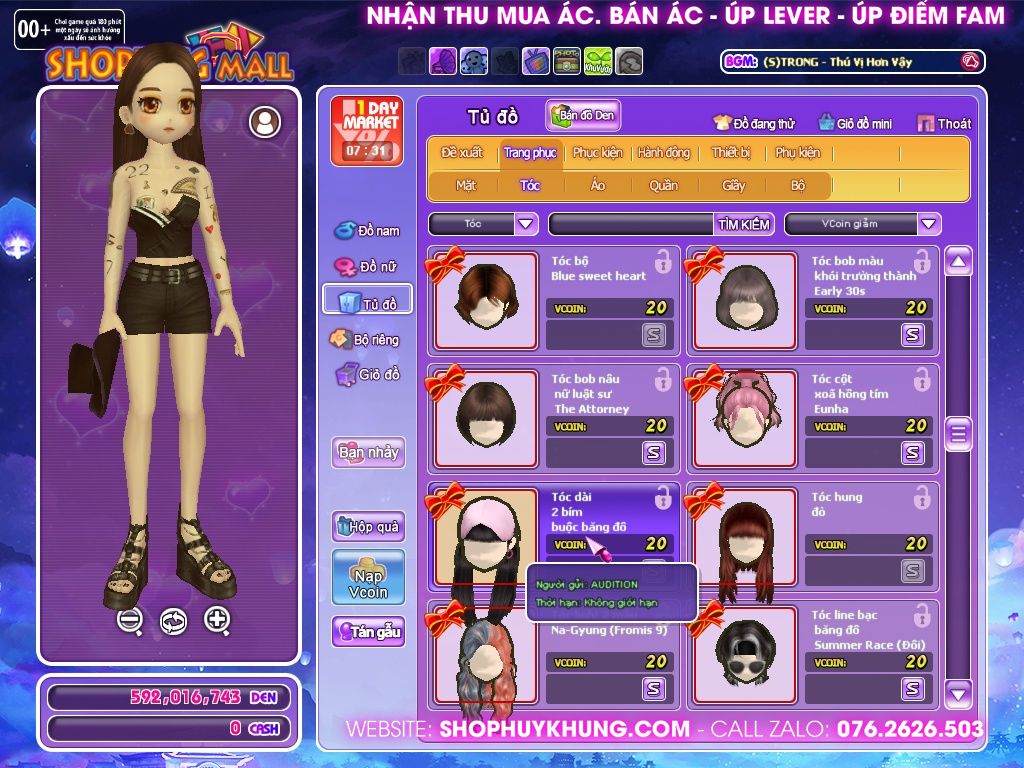
Task: Show Đồ đang thử tried-on items
Action: [x=754, y=123]
